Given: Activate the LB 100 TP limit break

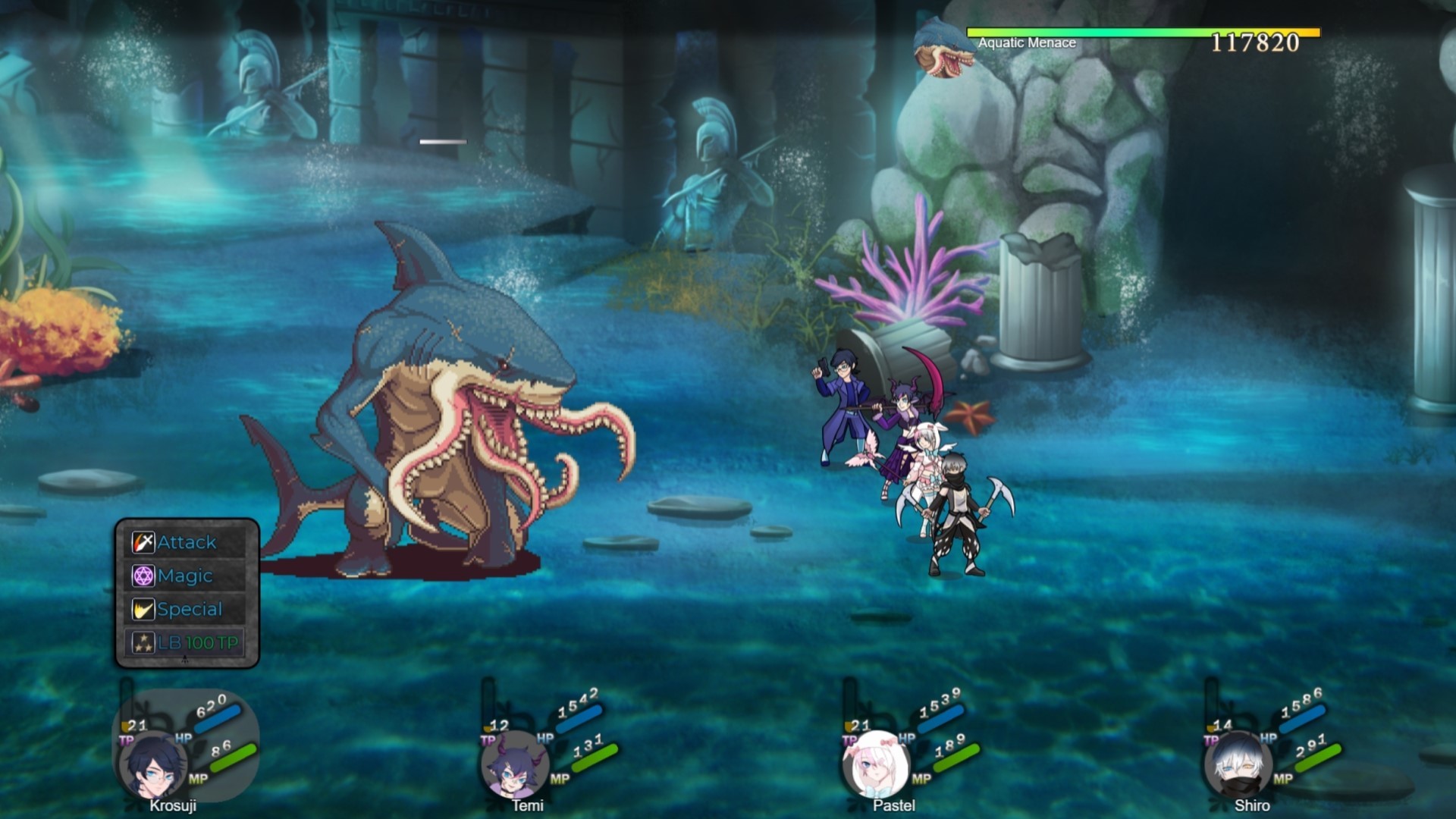Looking at the screenshot, I should coord(199,641).
